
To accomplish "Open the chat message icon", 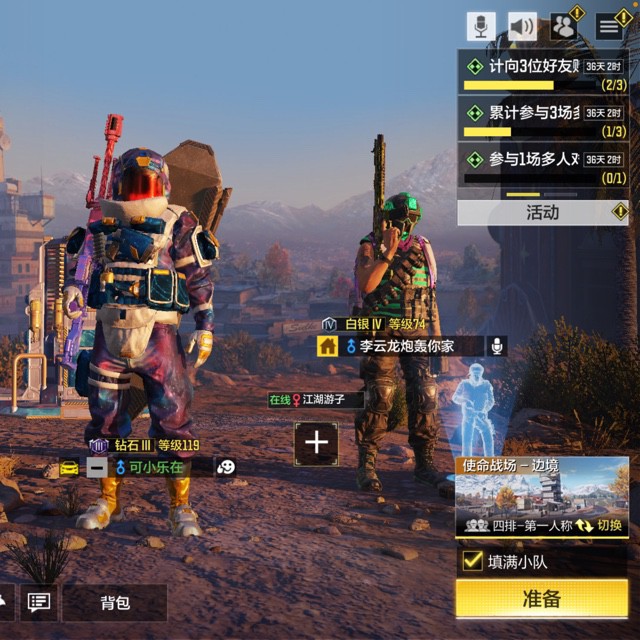I will (38, 601).
